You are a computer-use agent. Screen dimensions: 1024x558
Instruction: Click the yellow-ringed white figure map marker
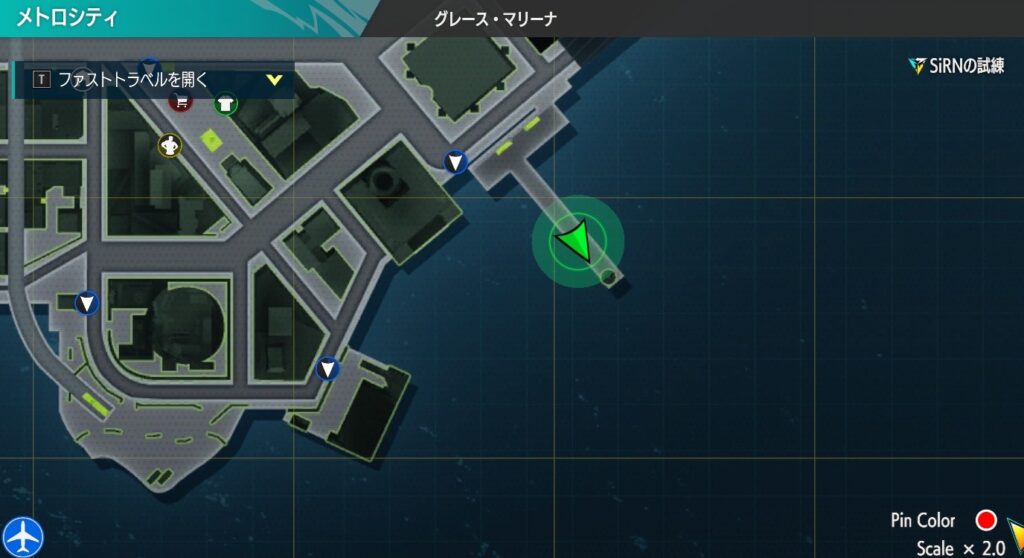[x=170, y=146]
